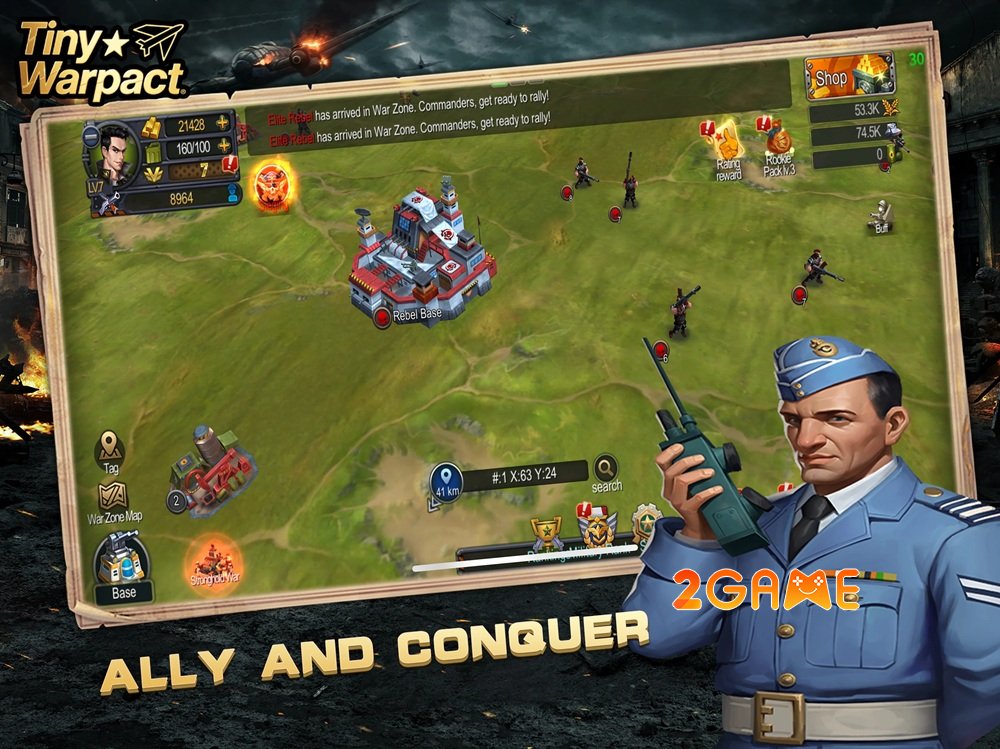Add more gold bars with plus button
Viewport: 1000px width, 749px height.
tap(222, 124)
